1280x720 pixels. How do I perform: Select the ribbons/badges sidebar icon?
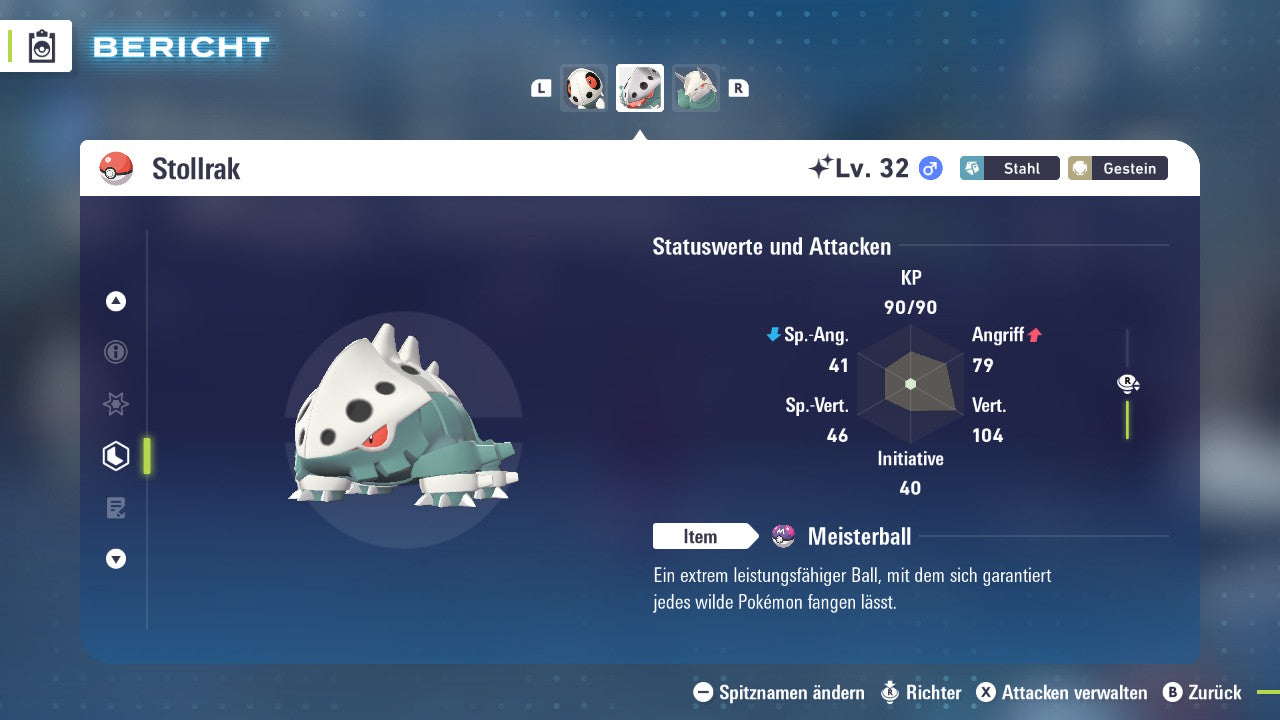115,404
